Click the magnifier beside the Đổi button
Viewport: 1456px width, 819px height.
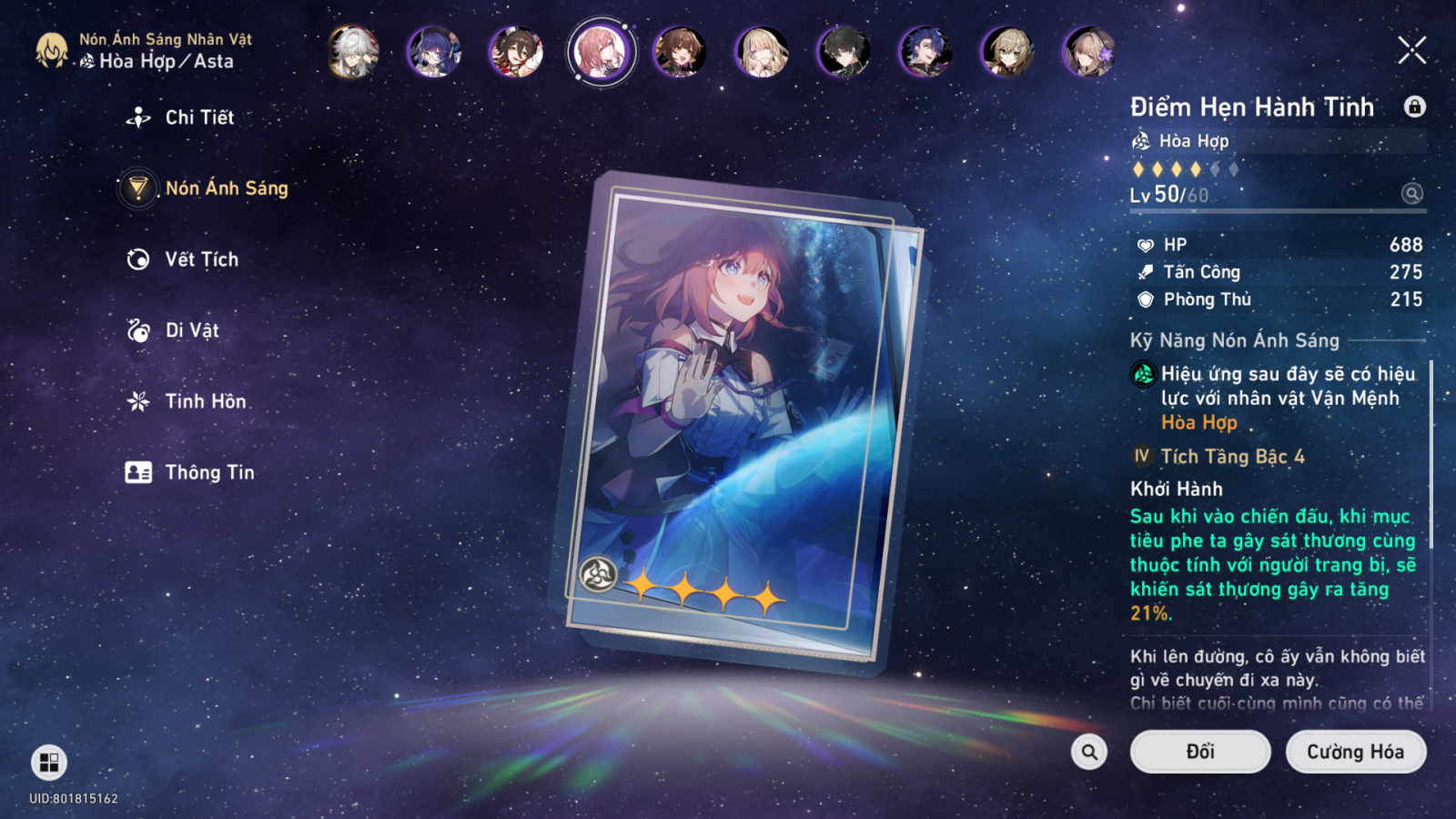point(1089,752)
